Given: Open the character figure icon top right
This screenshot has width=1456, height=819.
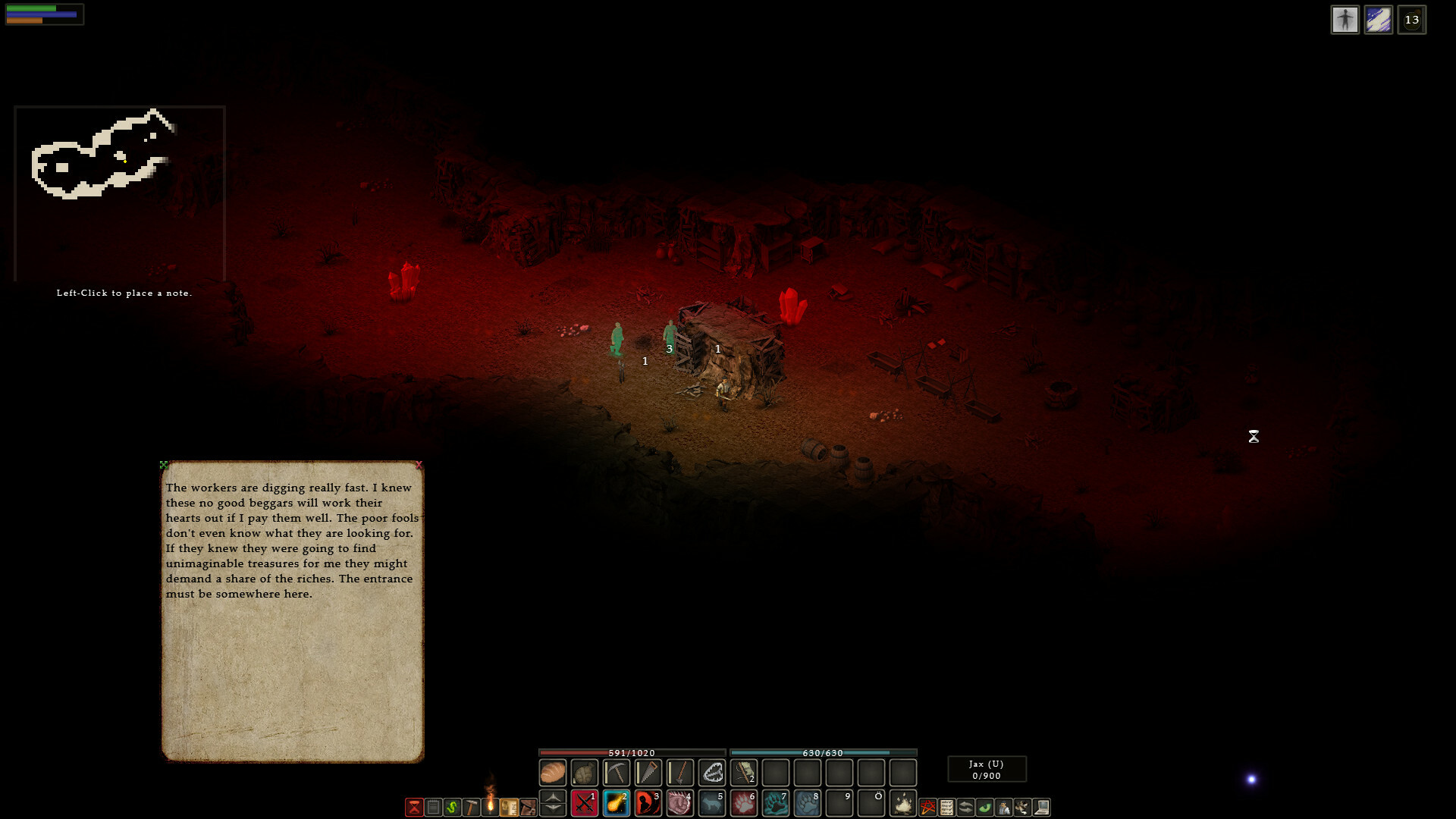Looking at the screenshot, I should coord(1346,20).
